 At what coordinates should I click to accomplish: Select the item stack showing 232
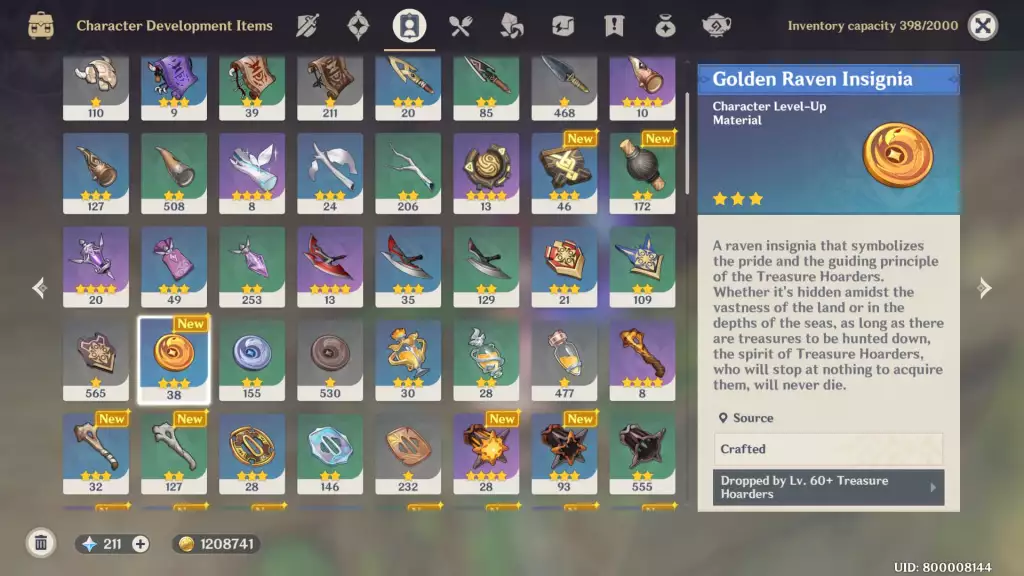(408, 453)
